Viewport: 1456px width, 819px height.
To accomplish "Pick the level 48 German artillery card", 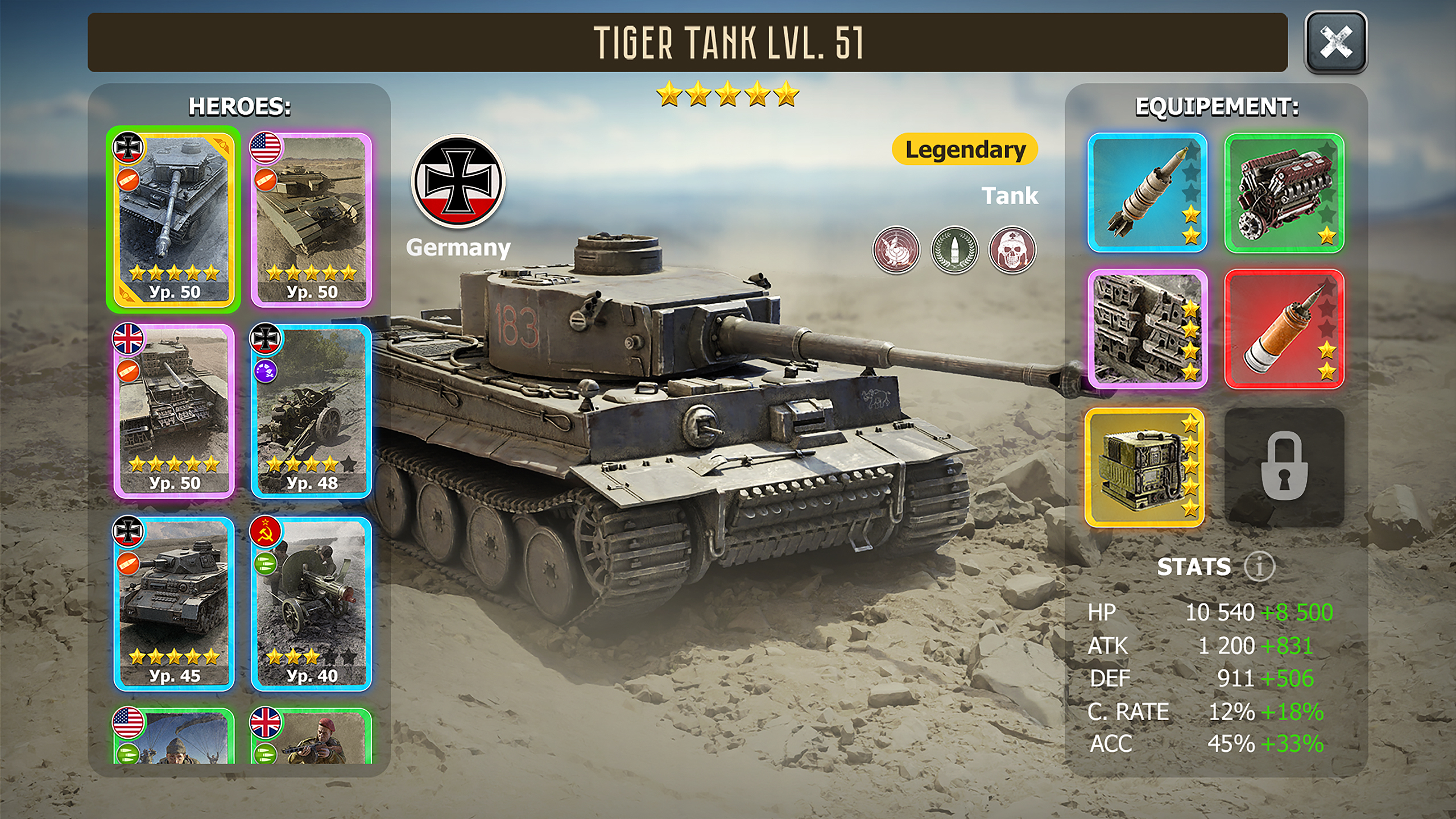I will pos(311,411).
